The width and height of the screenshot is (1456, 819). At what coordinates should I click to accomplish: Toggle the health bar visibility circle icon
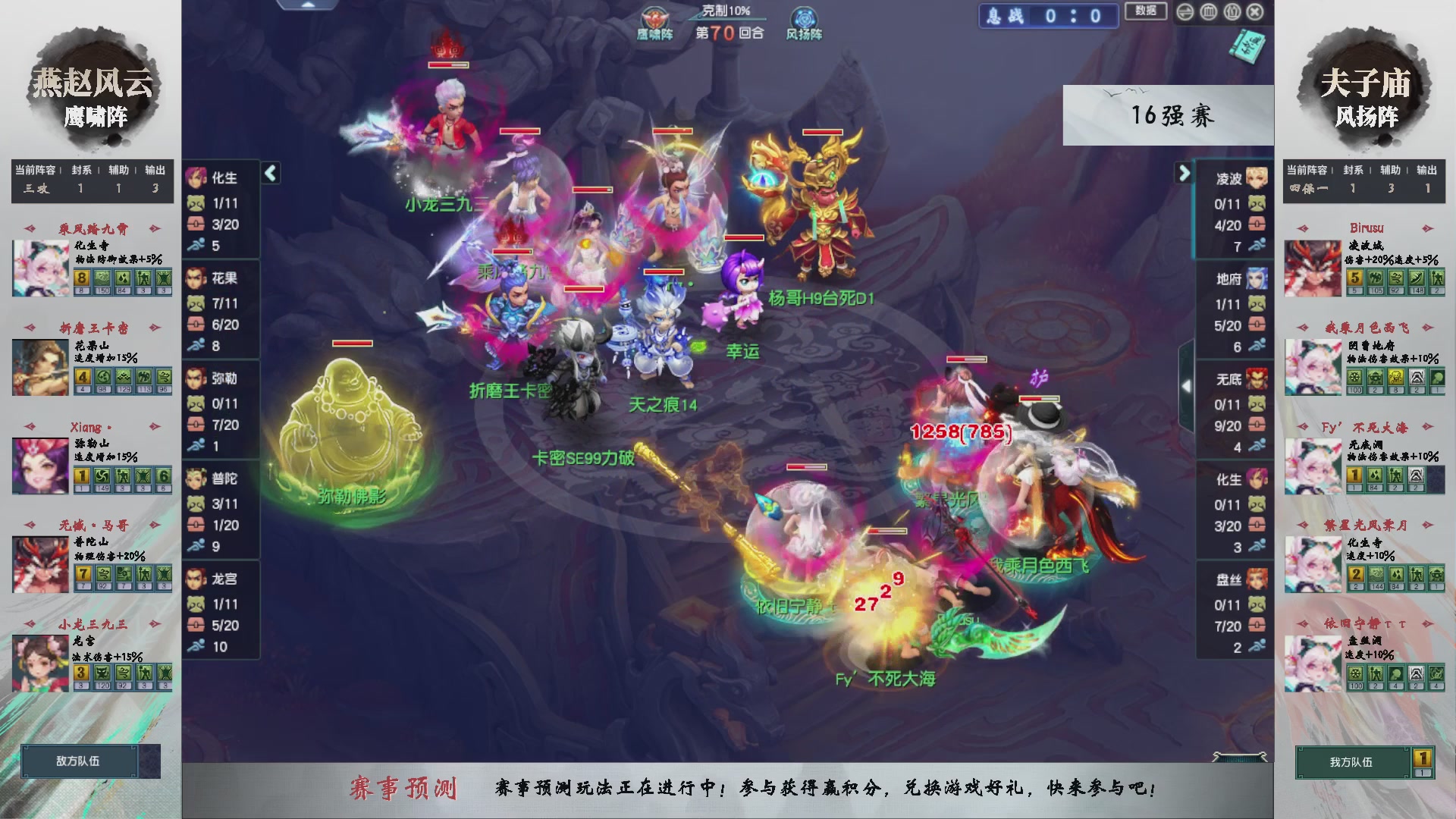[x=1208, y=11]
